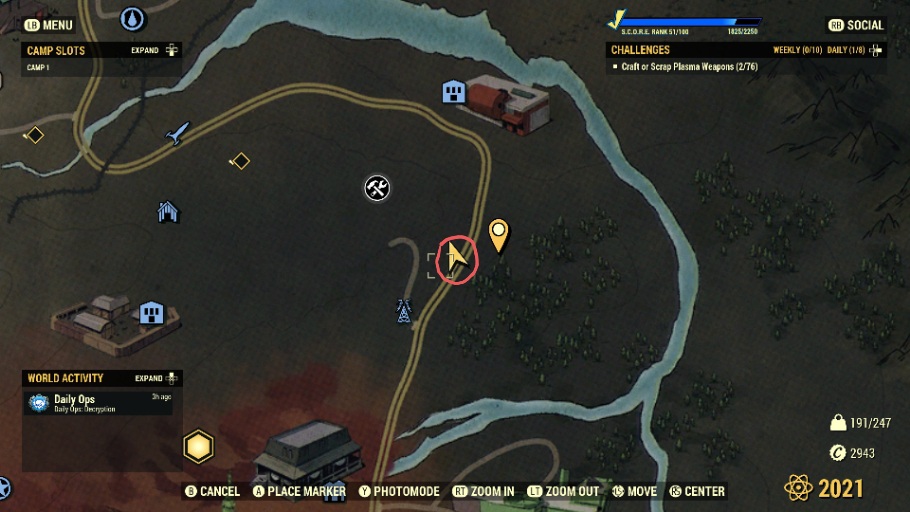Click the building marker beside the warehouse
Image resolution: width=910 pixels, height=512 pixels.
click(x=151, y=313)
